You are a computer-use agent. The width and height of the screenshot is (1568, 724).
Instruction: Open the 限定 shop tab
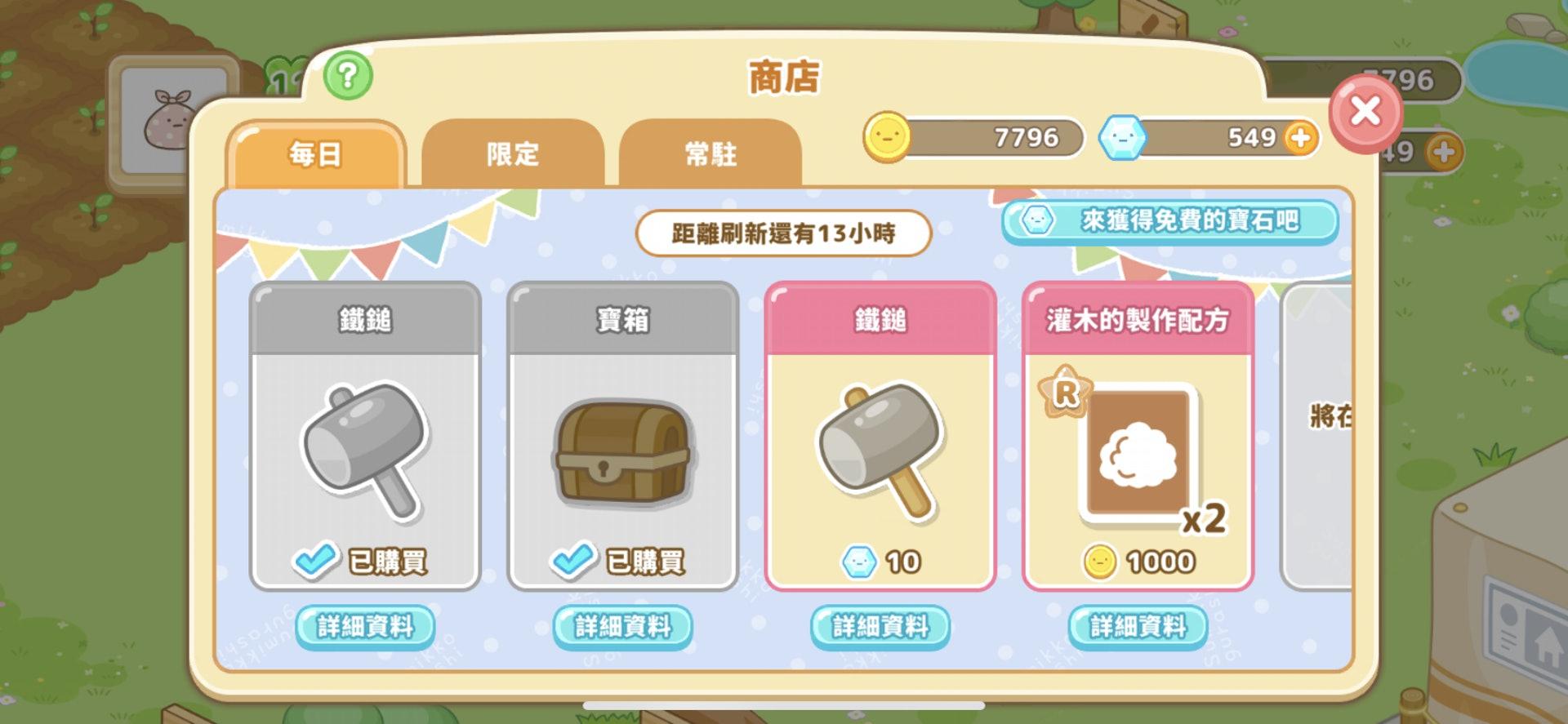(x=512, y=153)
